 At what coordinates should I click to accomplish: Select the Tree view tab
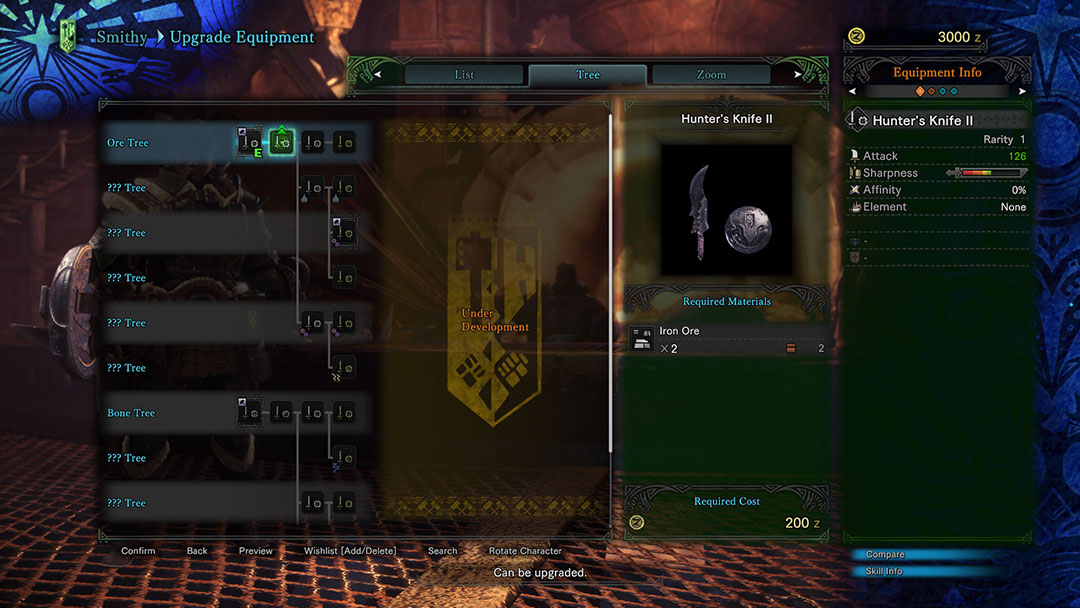coord(588,75)
